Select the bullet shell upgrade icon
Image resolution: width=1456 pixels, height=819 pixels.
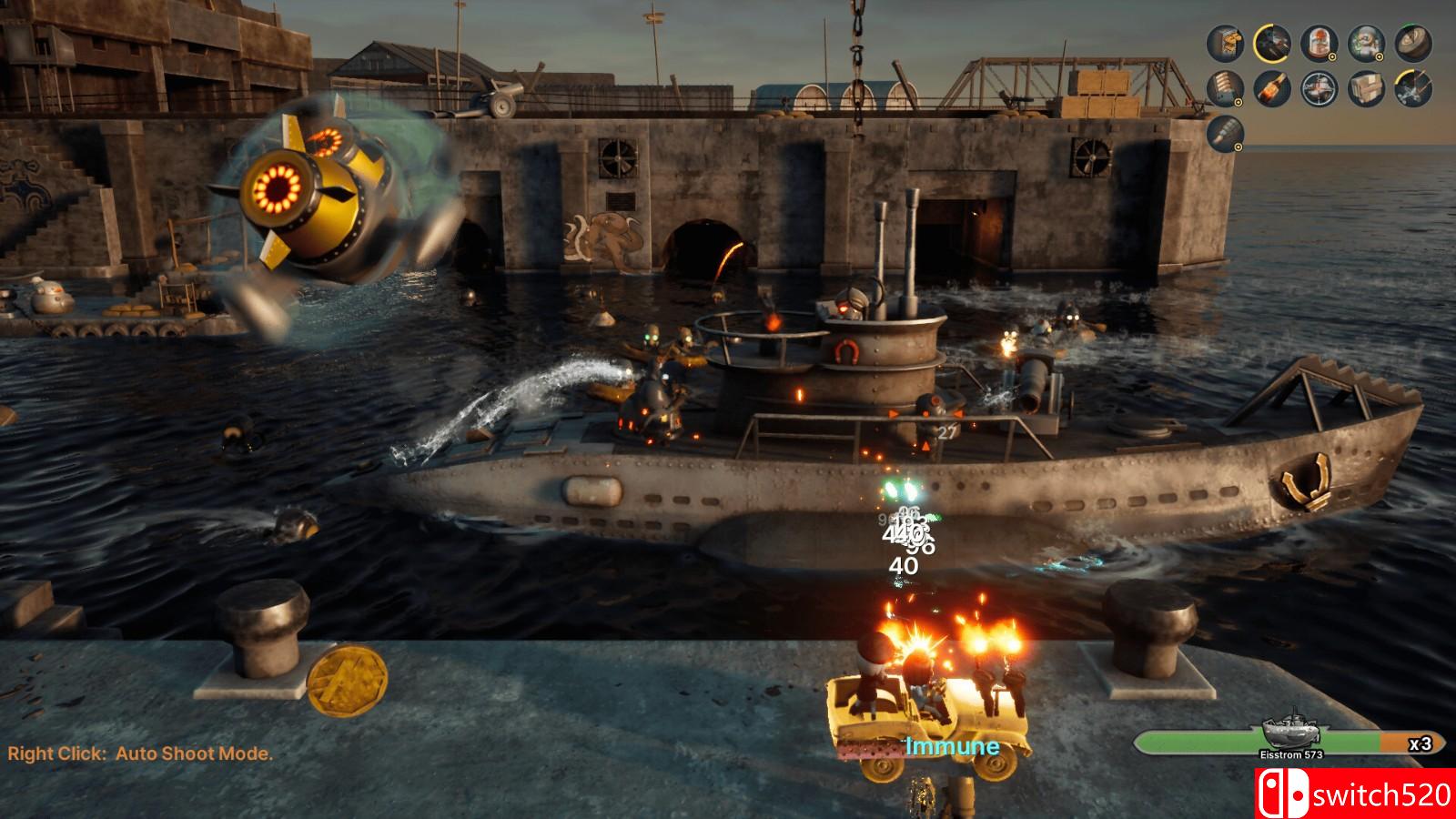(x=1225, y=134)
